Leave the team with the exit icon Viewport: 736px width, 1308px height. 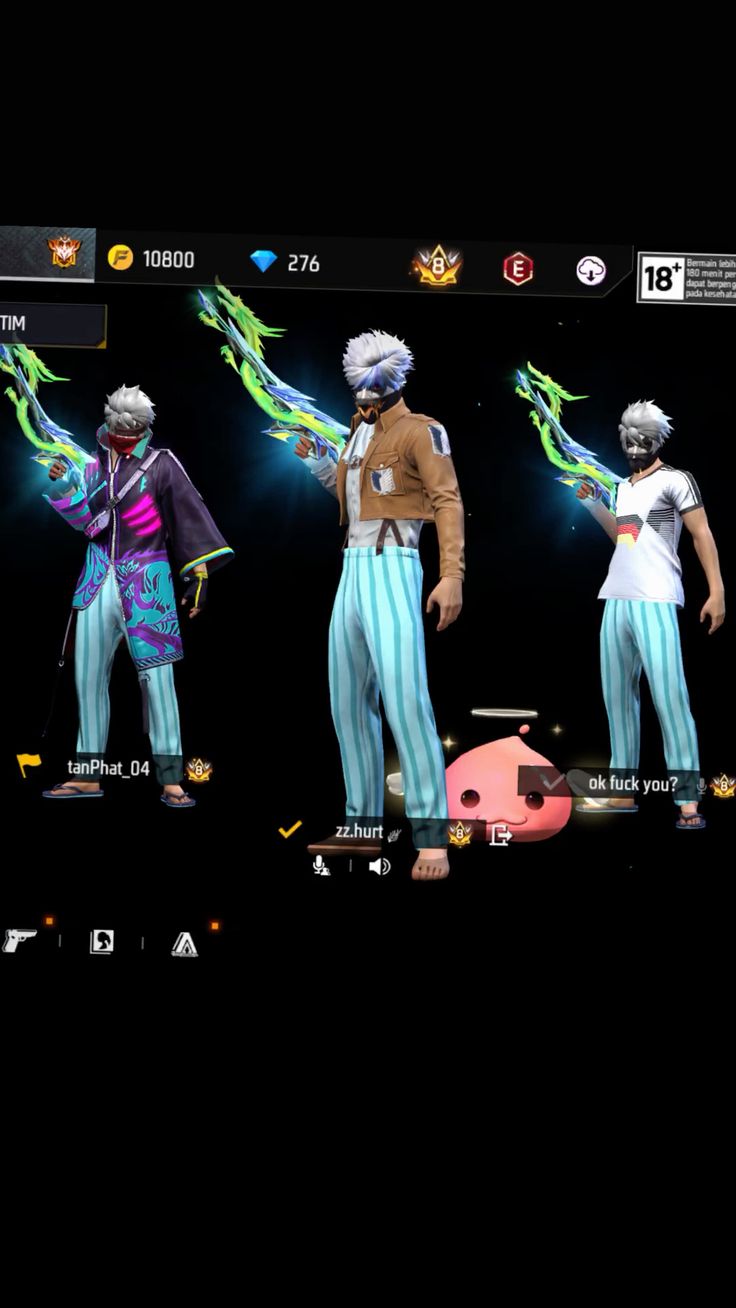(x=500, y=834)
